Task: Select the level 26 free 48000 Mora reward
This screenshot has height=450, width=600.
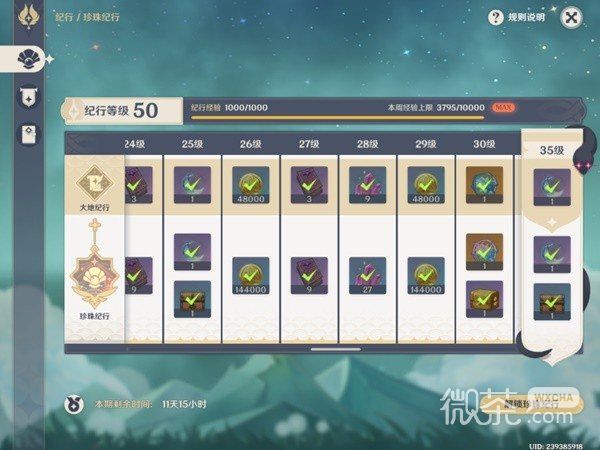Action: tap(250, 186)
